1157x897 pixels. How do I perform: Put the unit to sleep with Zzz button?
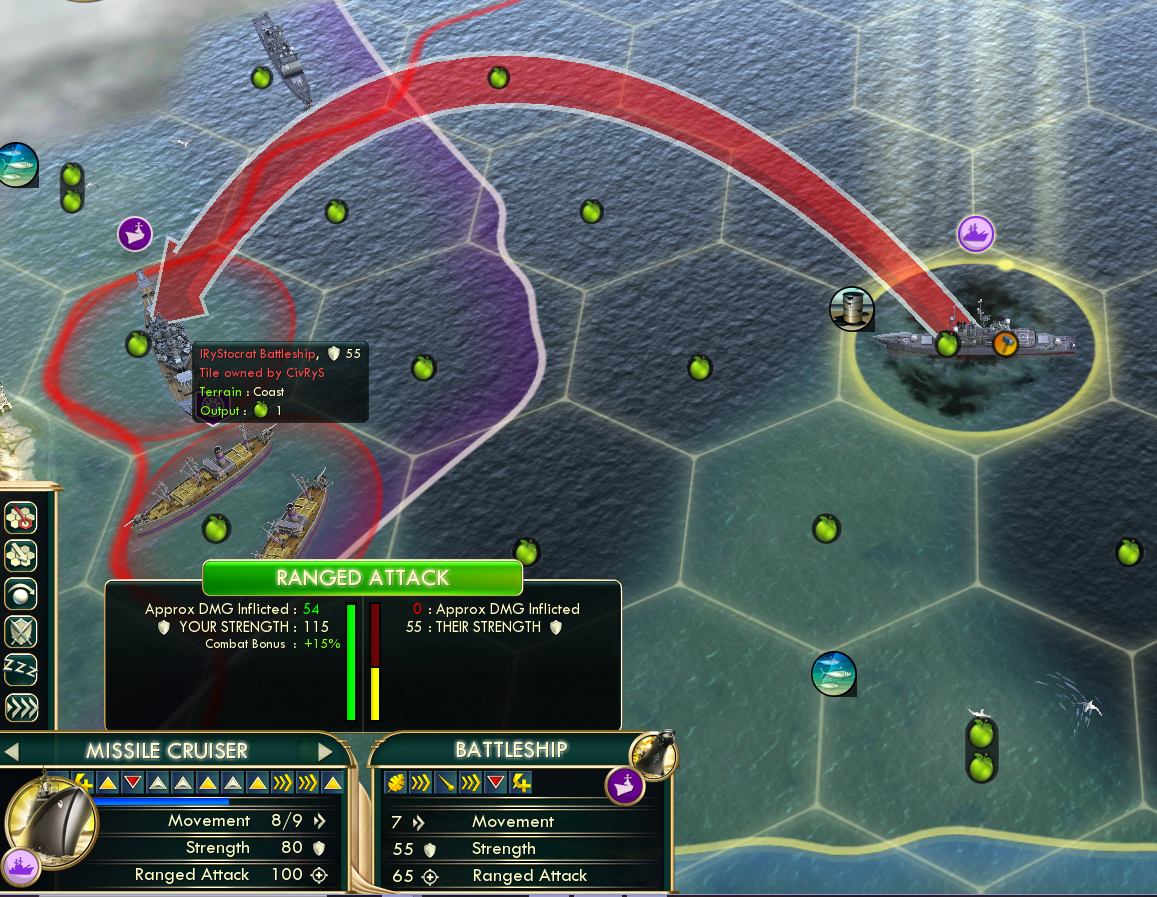[x=21, y=668]
